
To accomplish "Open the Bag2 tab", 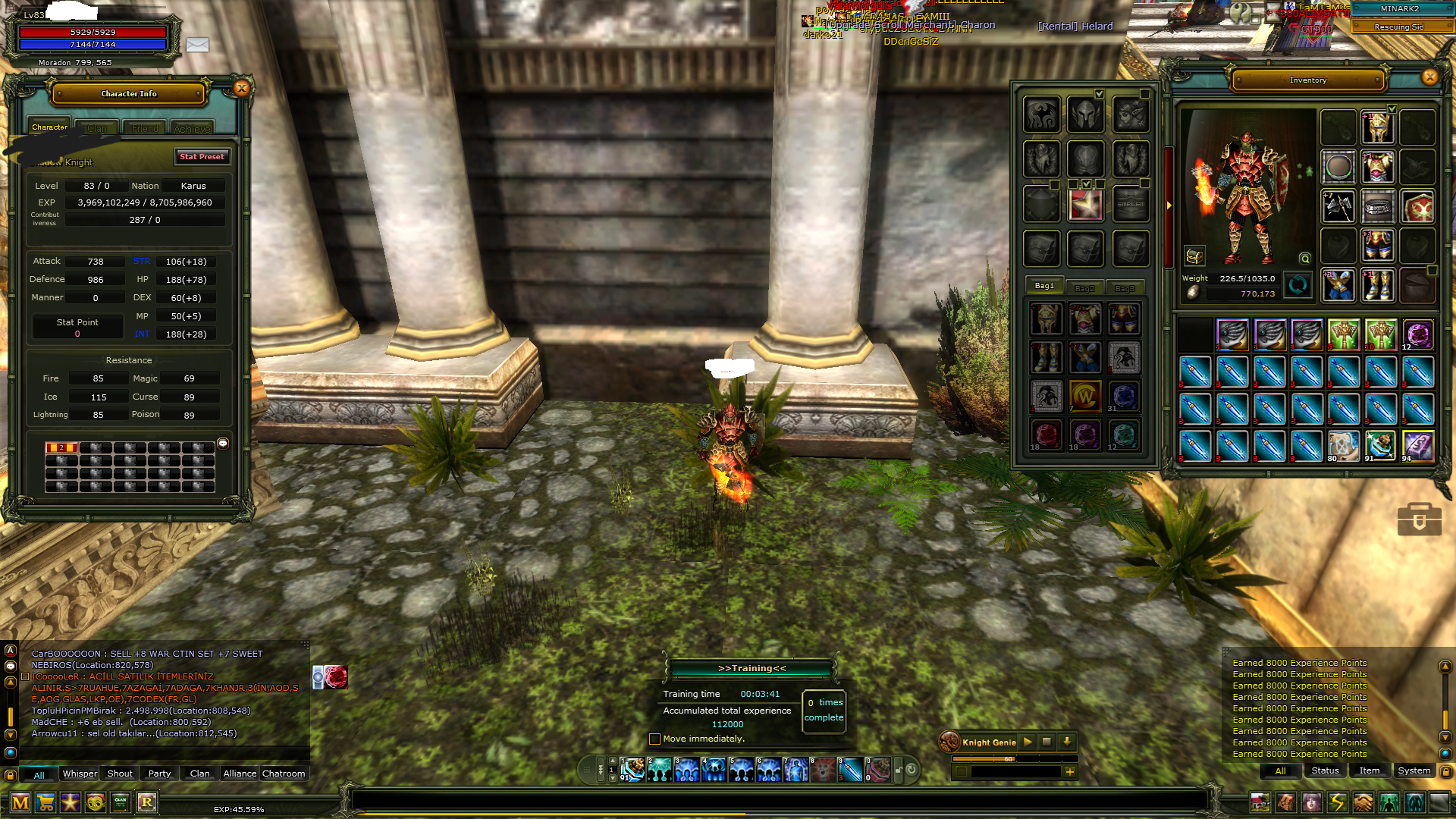I will pyautogui.click(x=1084, y=288).
